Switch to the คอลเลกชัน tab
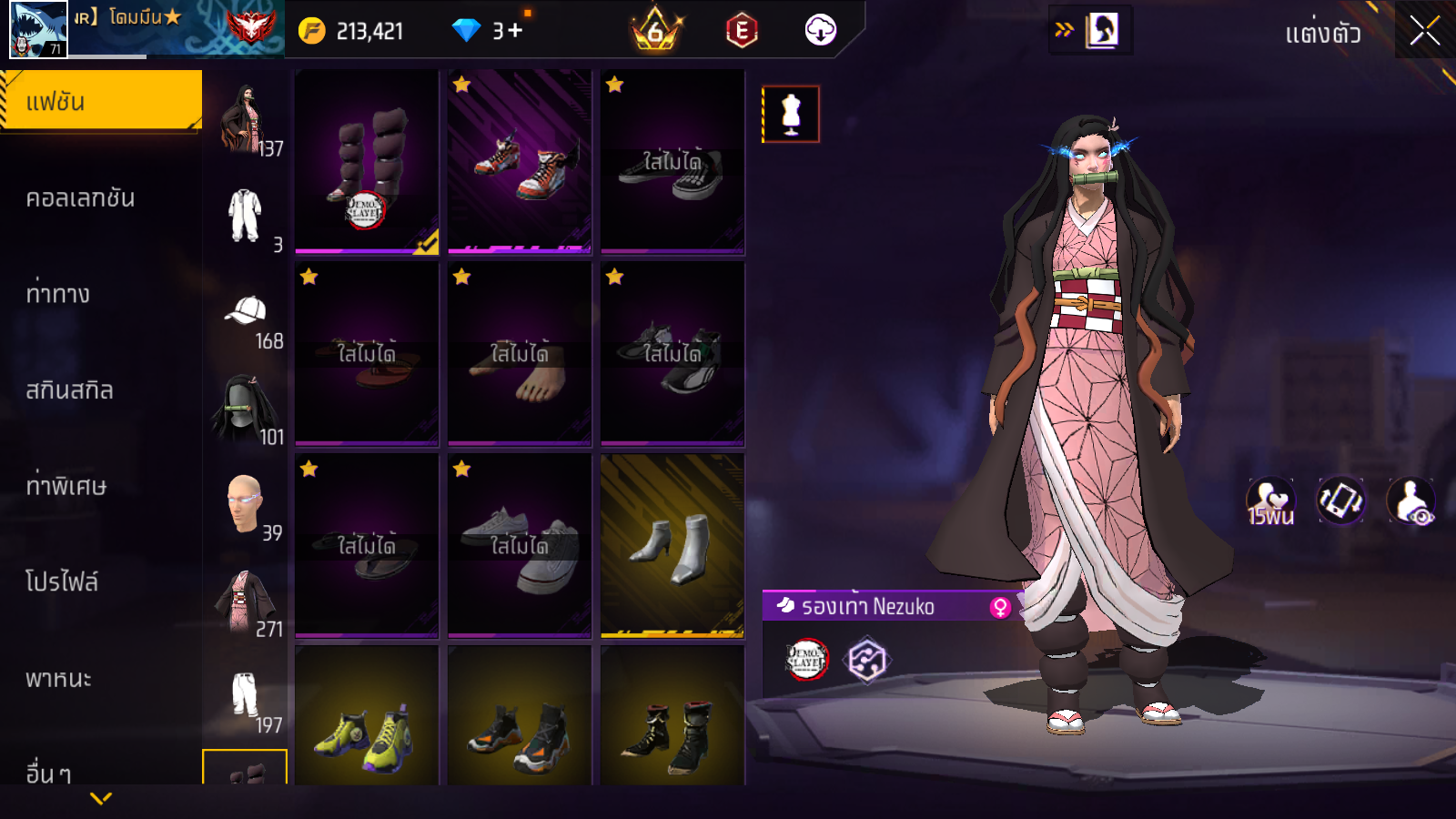Viewport: 1456px width, 819px height. click(81, 198)
